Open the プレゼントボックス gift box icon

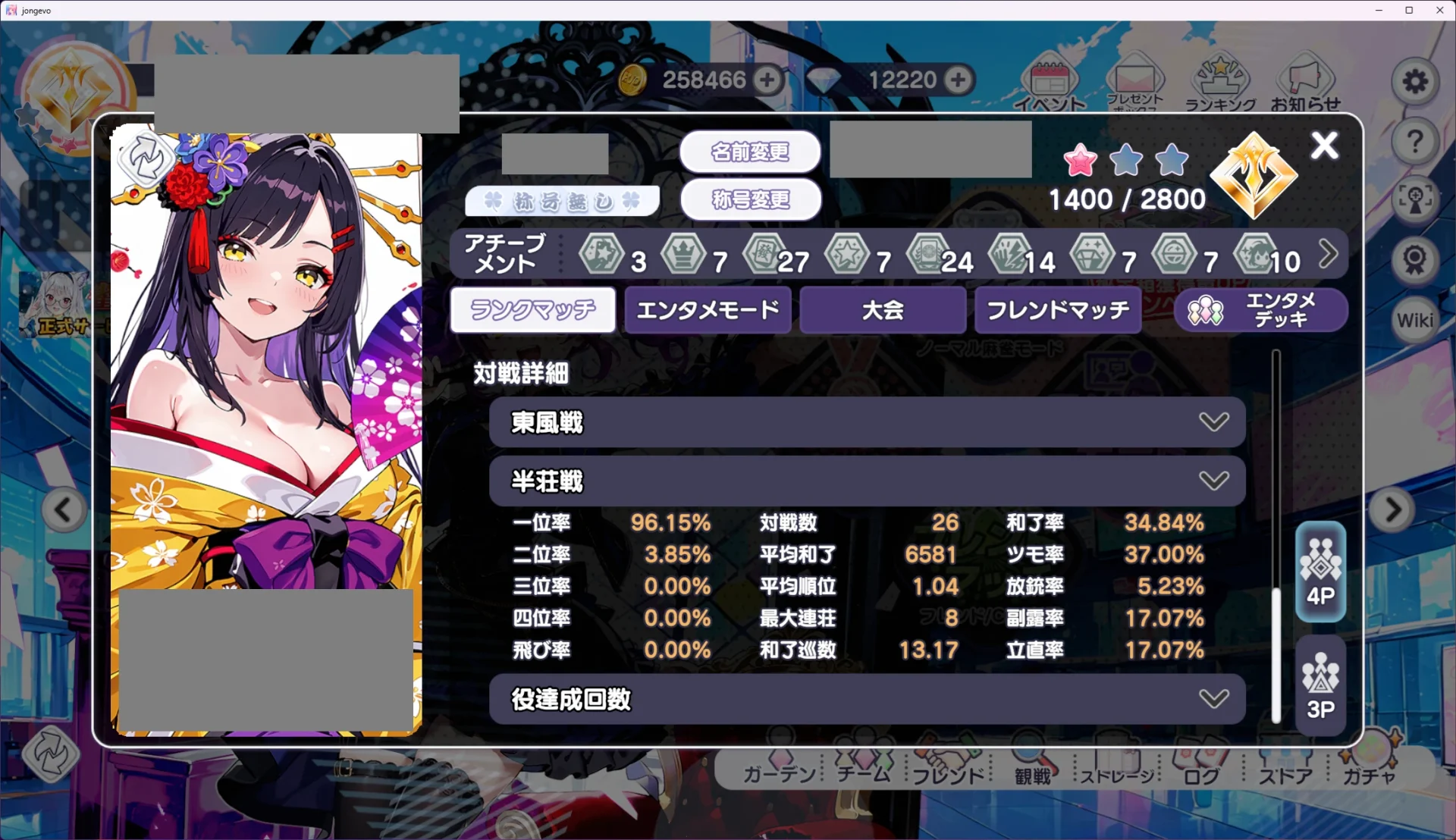[1135, 82]
